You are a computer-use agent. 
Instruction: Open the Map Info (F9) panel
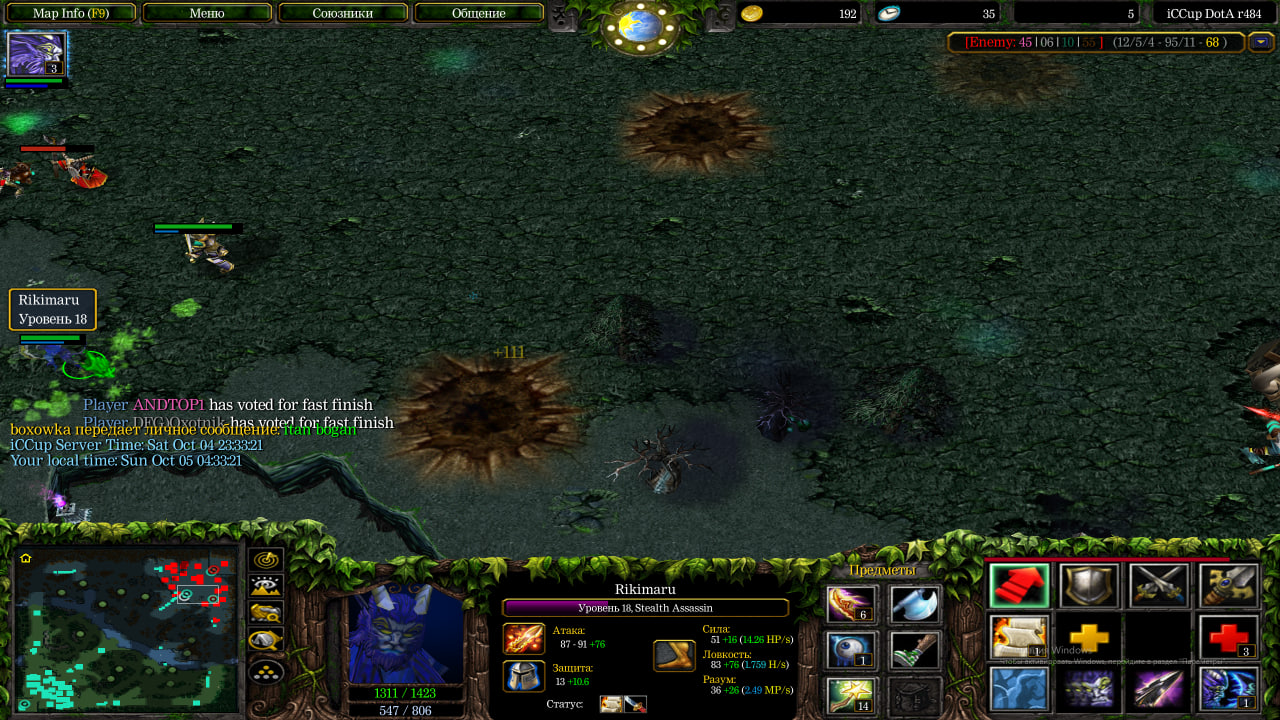coord(70,13)
